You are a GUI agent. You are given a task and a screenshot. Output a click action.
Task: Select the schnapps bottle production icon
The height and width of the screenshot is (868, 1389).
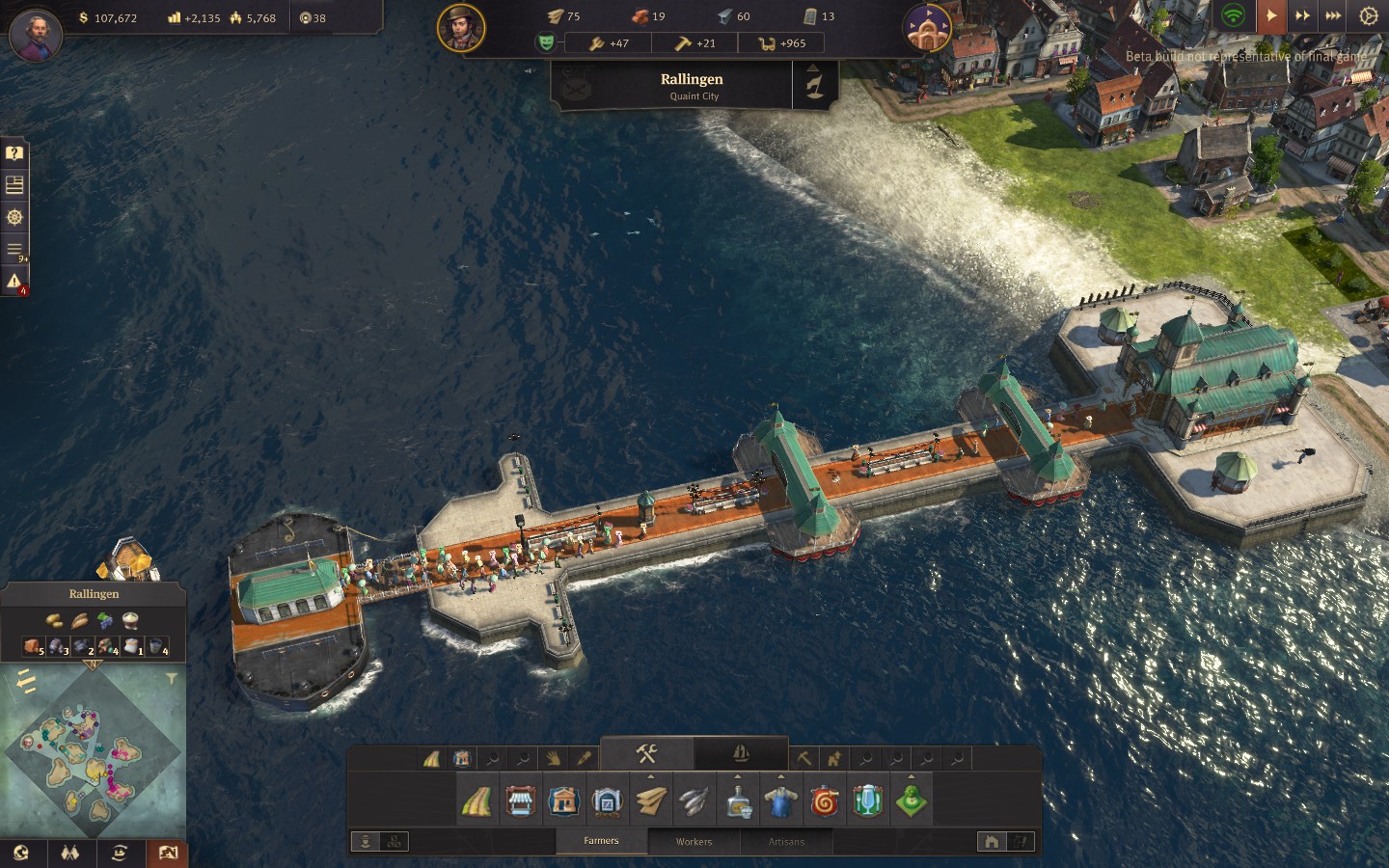pyautogui.click(x=738, y=801)
